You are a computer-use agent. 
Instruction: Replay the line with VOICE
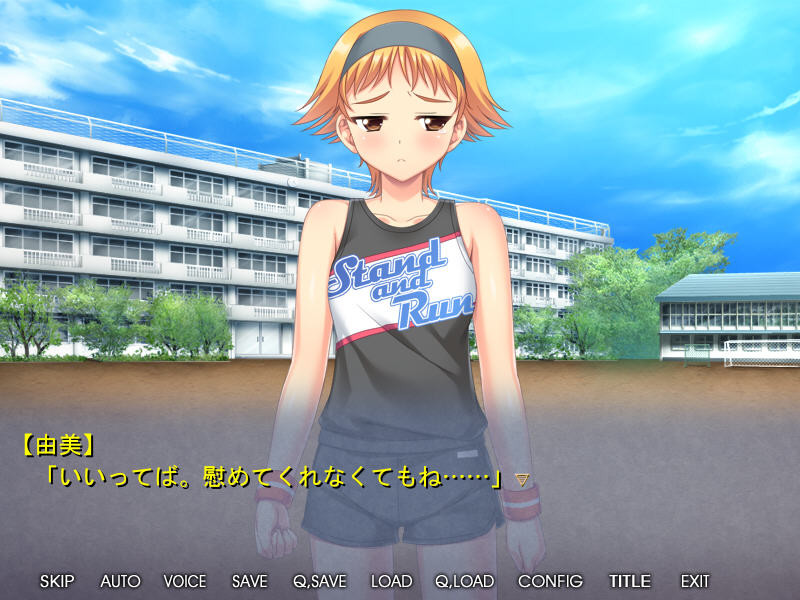(x=185, y=581)
